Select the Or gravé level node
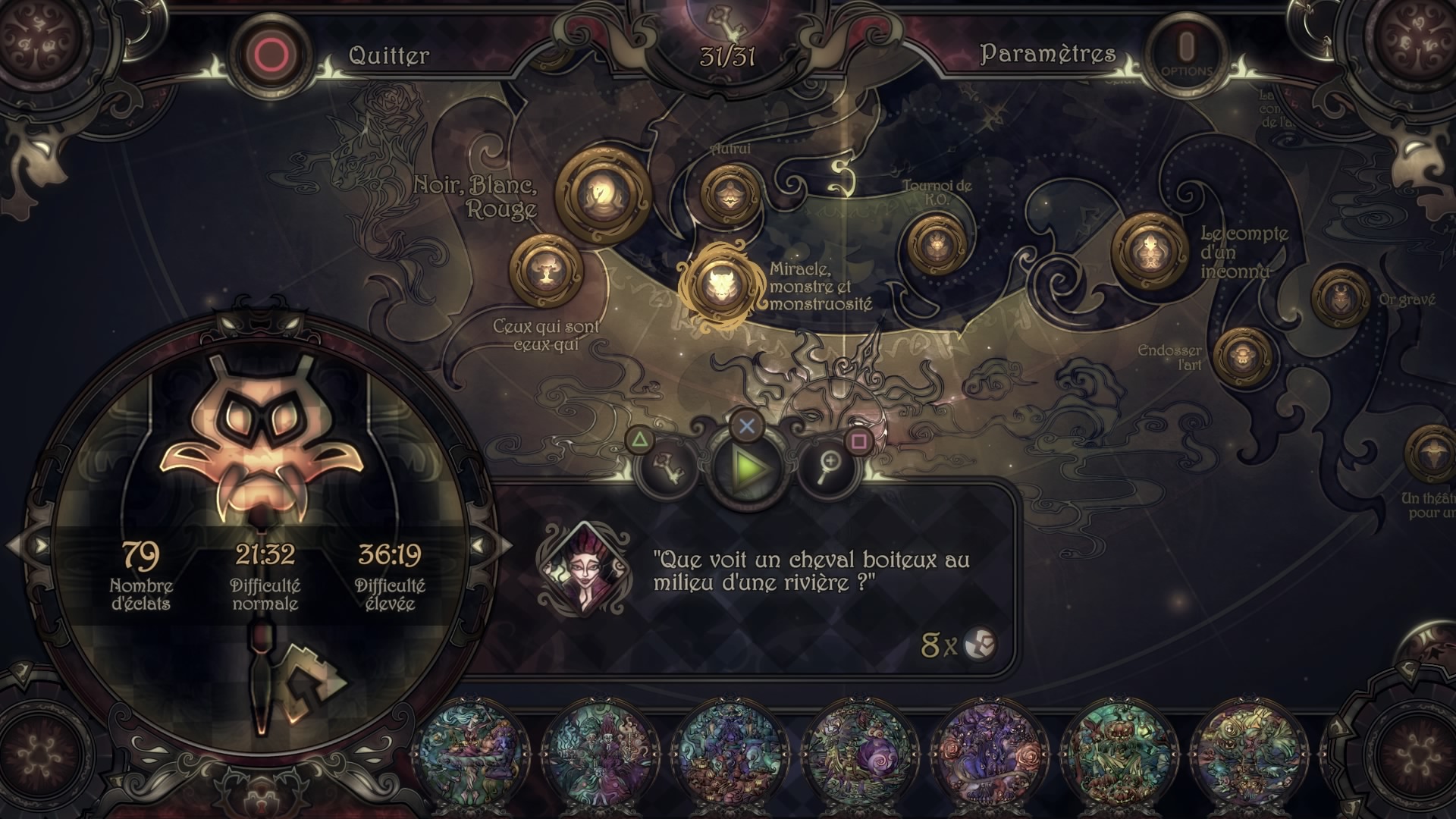Screen dimensions: 1456x819 (x=1340, y=300)
